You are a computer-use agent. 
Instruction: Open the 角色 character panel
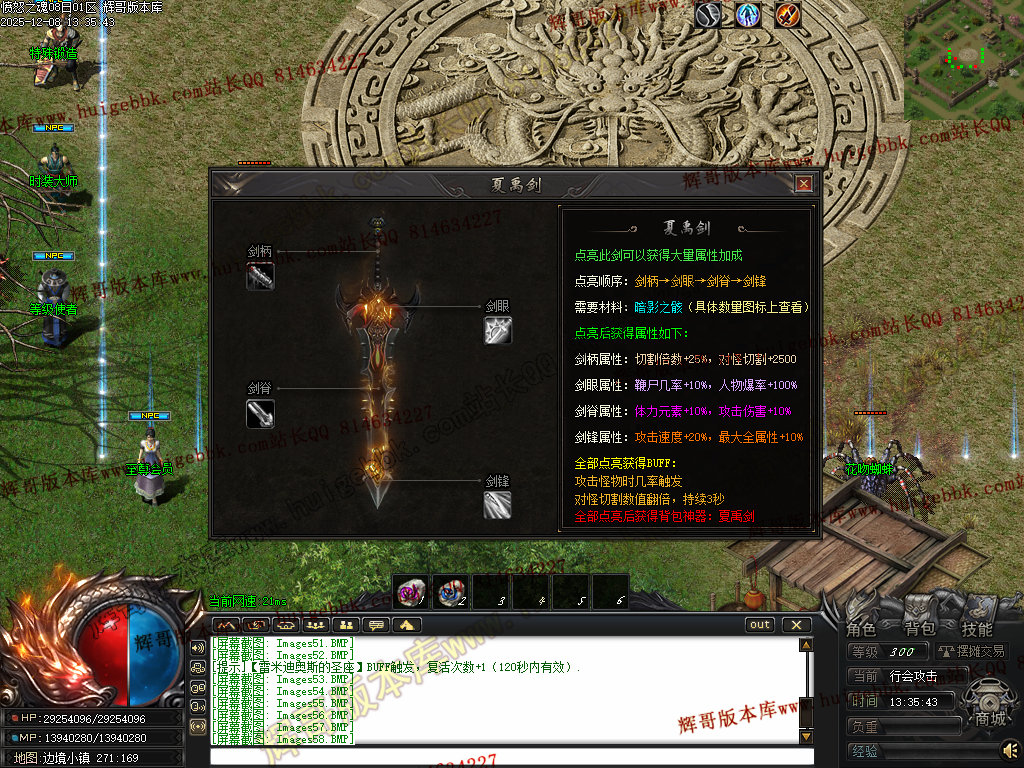[x=861, y=629]
